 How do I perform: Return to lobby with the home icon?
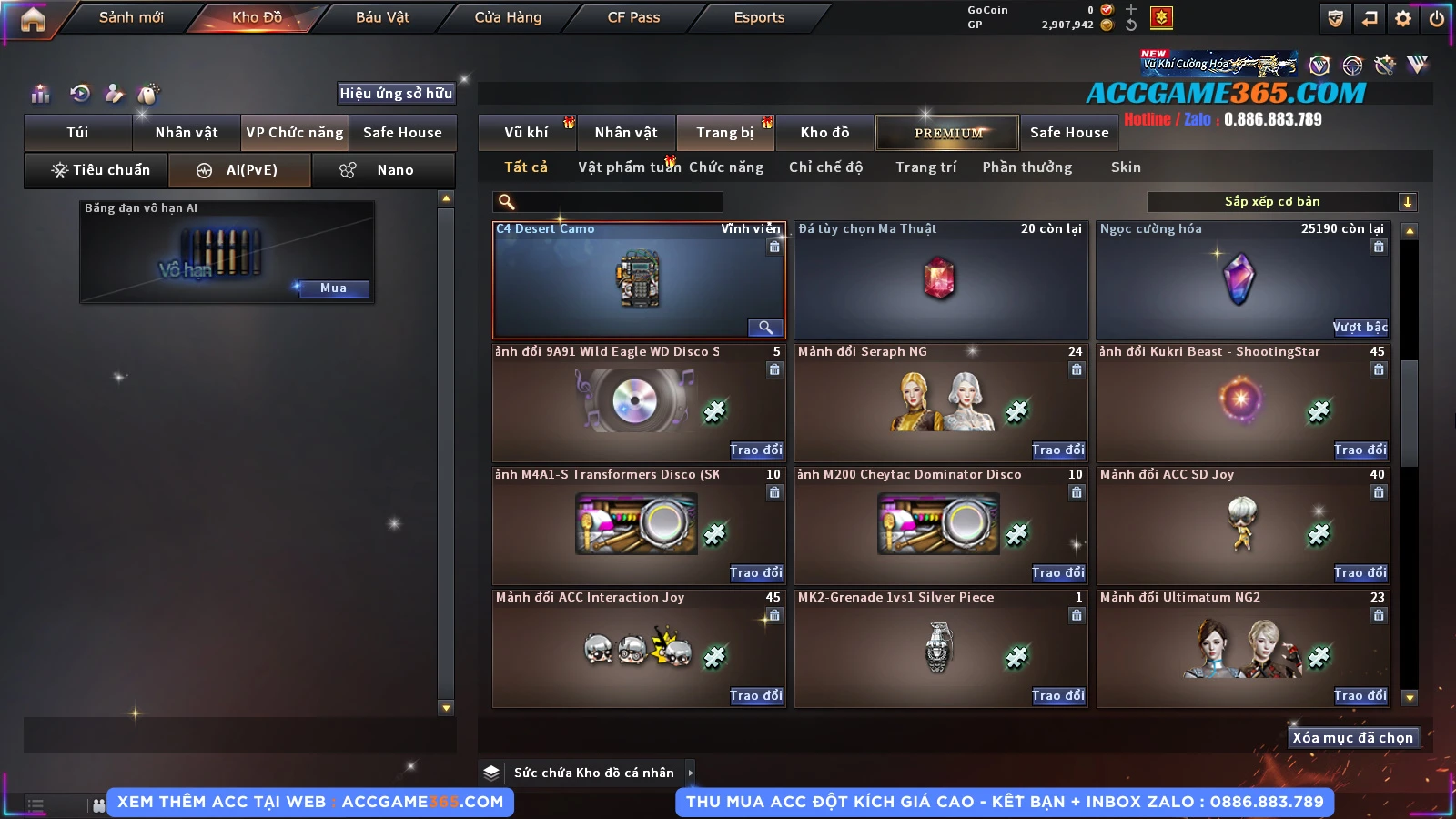pyautogui.click(x=33, y=19)
